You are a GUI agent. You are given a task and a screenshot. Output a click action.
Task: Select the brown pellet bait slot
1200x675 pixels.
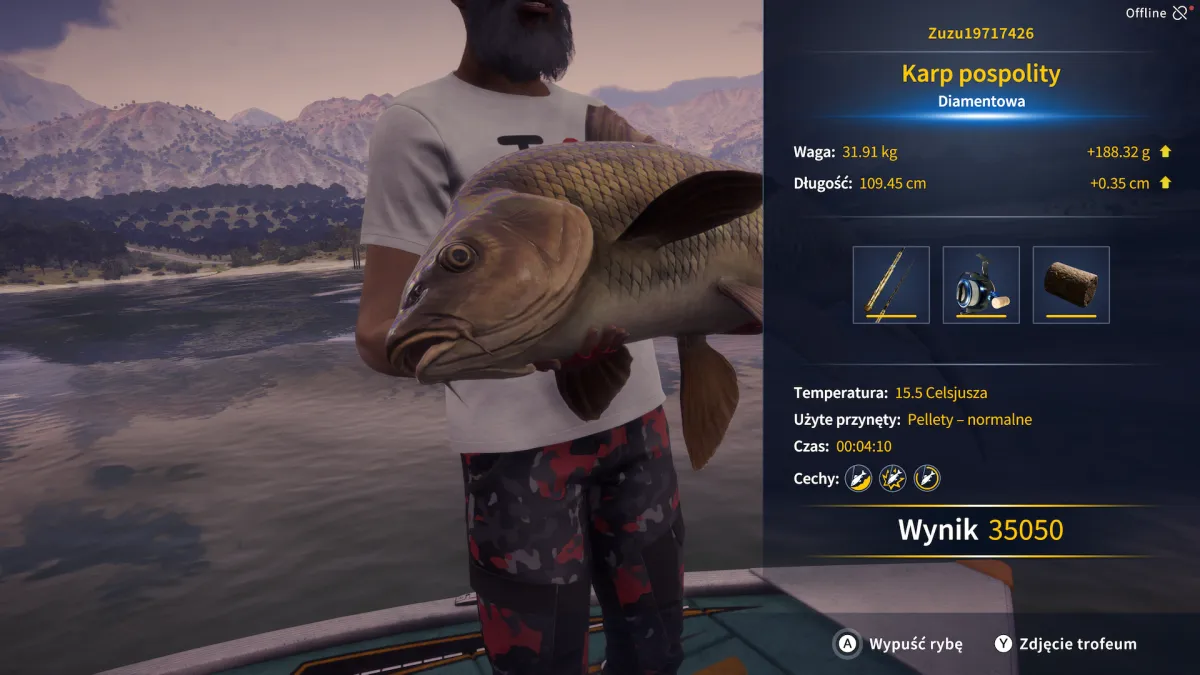1071,285
